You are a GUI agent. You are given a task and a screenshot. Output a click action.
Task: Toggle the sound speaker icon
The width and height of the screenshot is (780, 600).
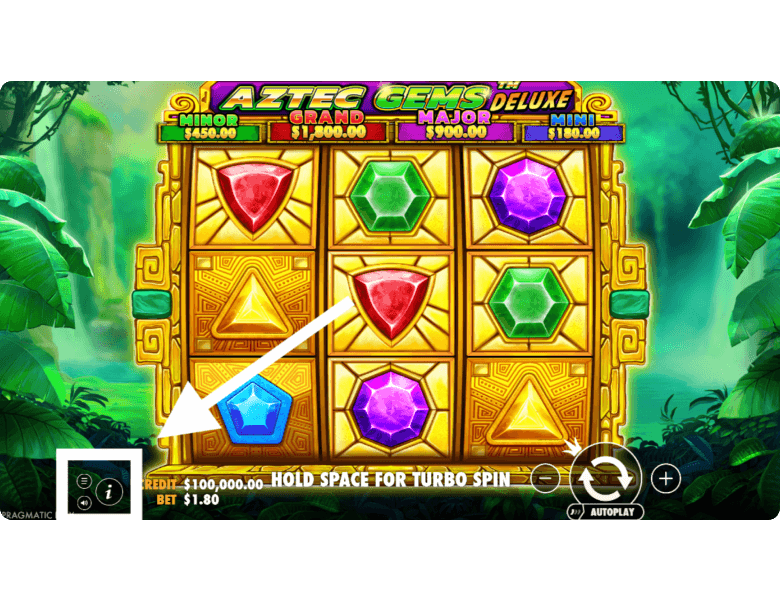[x=84, y=502]
